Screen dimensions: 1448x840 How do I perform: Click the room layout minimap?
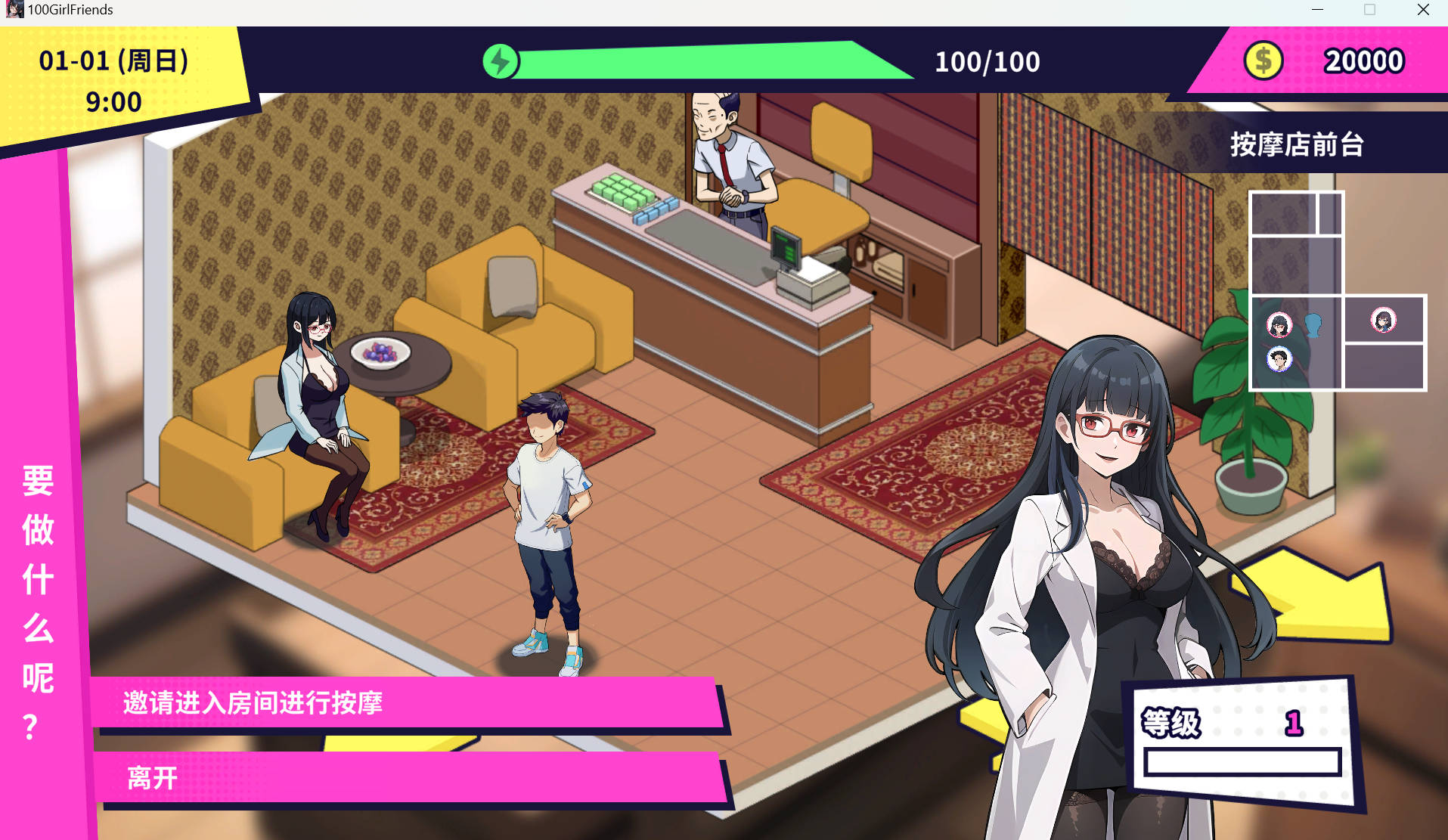(x=1336, y=291)
